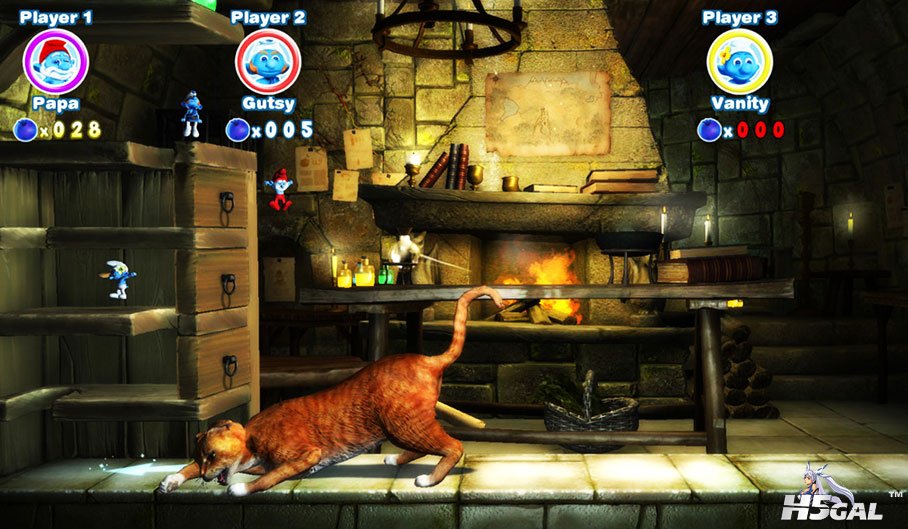Viewport: 908px width, 529px height.
Task: Choose Vanity's portrait for Player 3
Action: (x=739, y=62)
